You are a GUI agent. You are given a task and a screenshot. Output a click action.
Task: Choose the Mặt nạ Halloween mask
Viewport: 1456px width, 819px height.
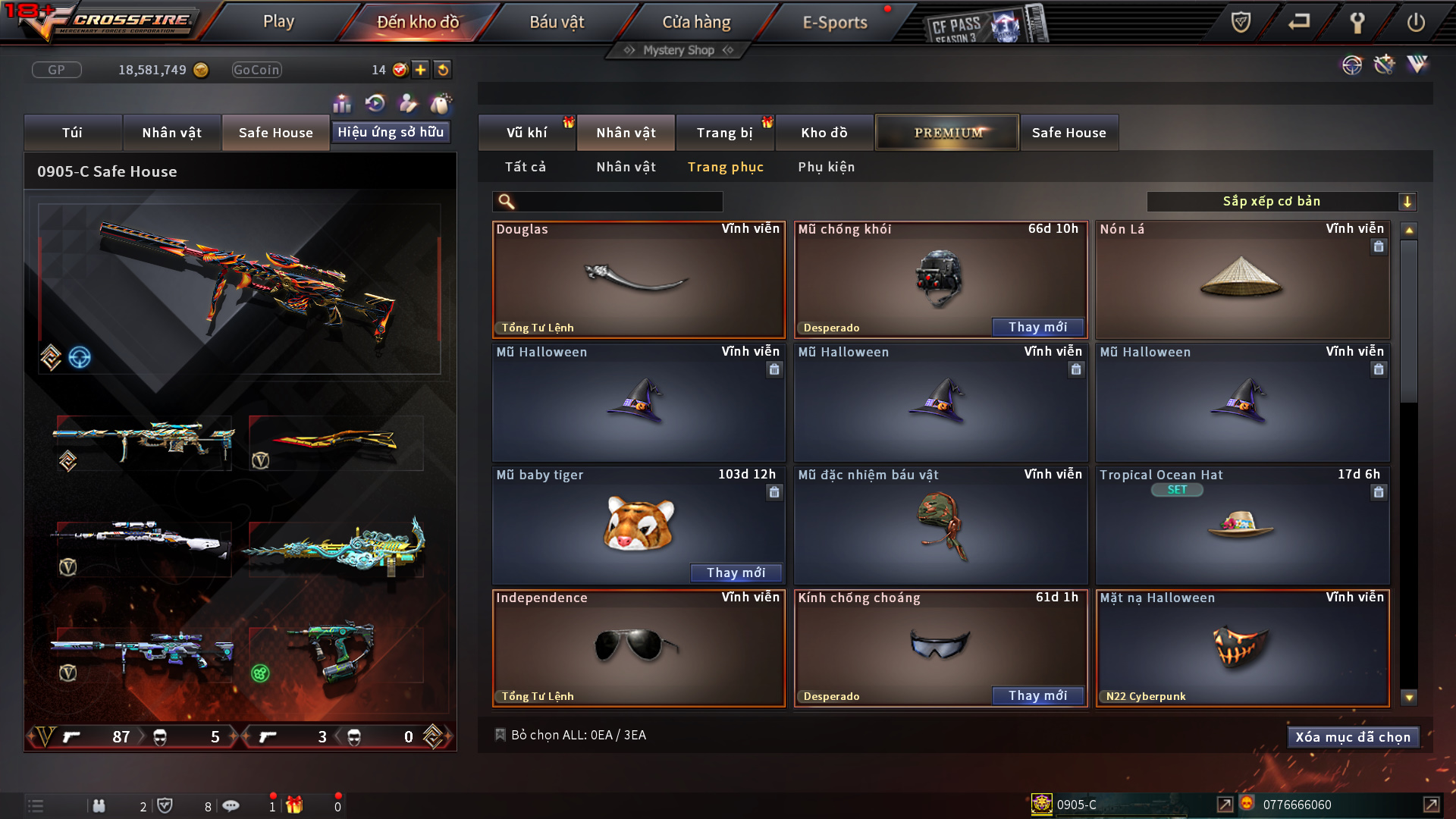tap(1242, 648)
